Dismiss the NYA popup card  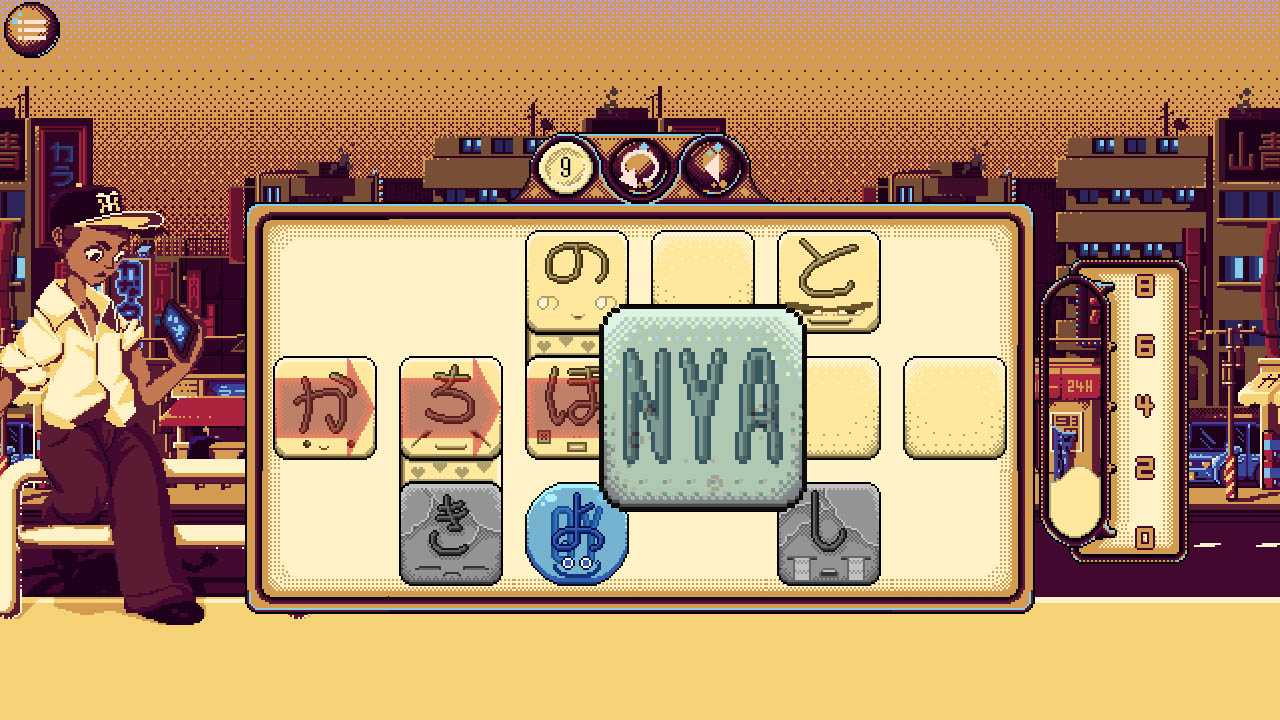pos(703,405)
